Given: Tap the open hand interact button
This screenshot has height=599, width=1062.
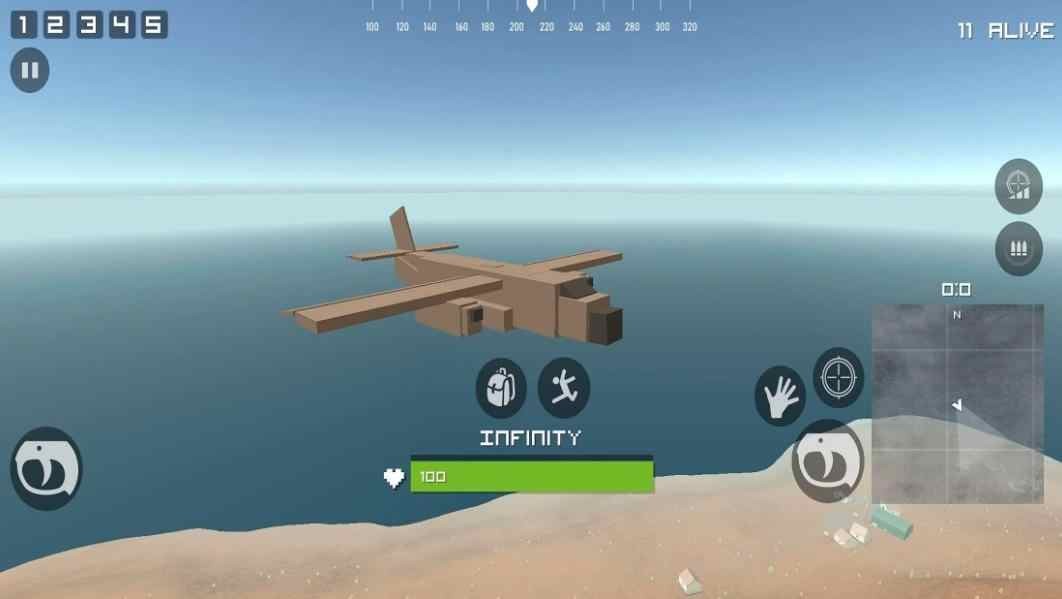Looking at the screenshot, I should tap(779, 396).
